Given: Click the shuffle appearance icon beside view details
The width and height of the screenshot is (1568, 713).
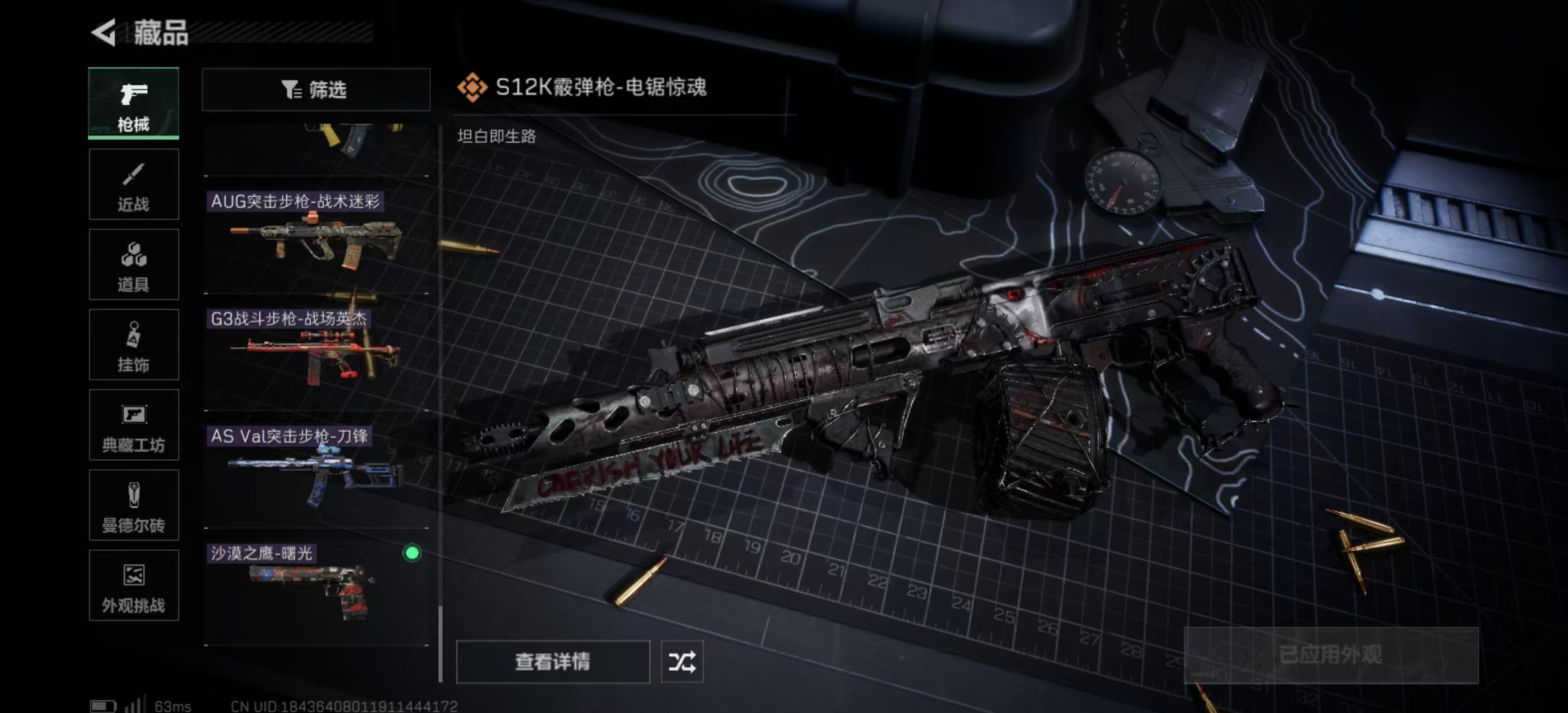Looking at the screenshot, I should tap(683, 661).
